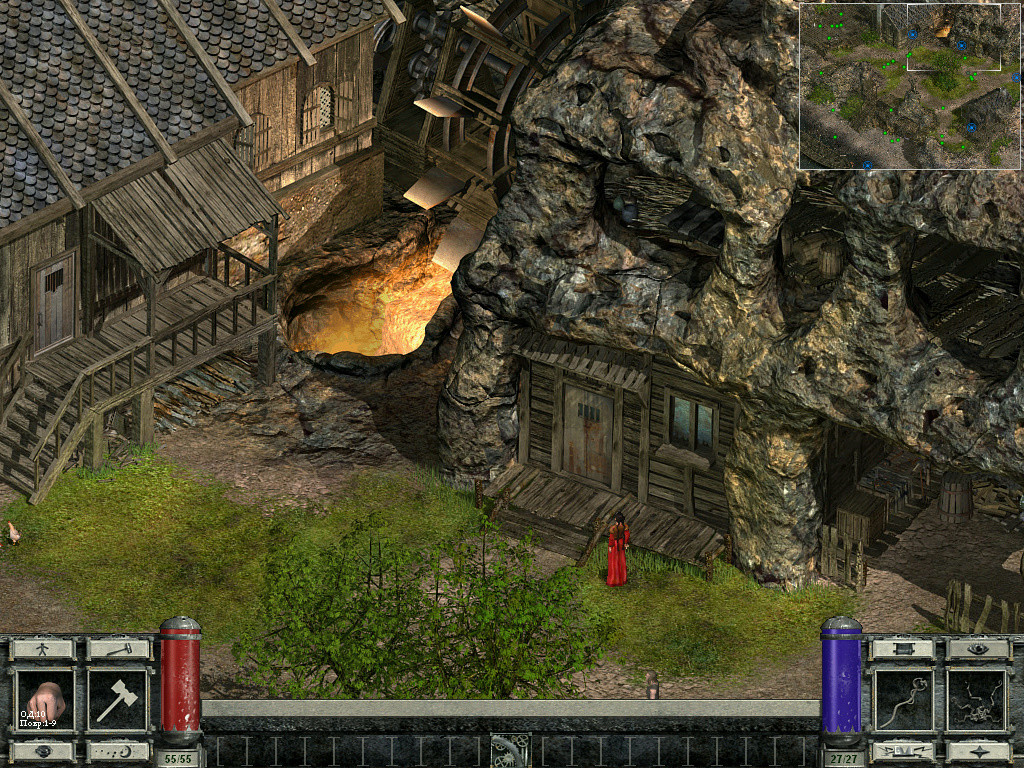The height and width of the screenshot is (768, 1024).
Task: Select the tangled branches spell slot
Action: (978, 700)
